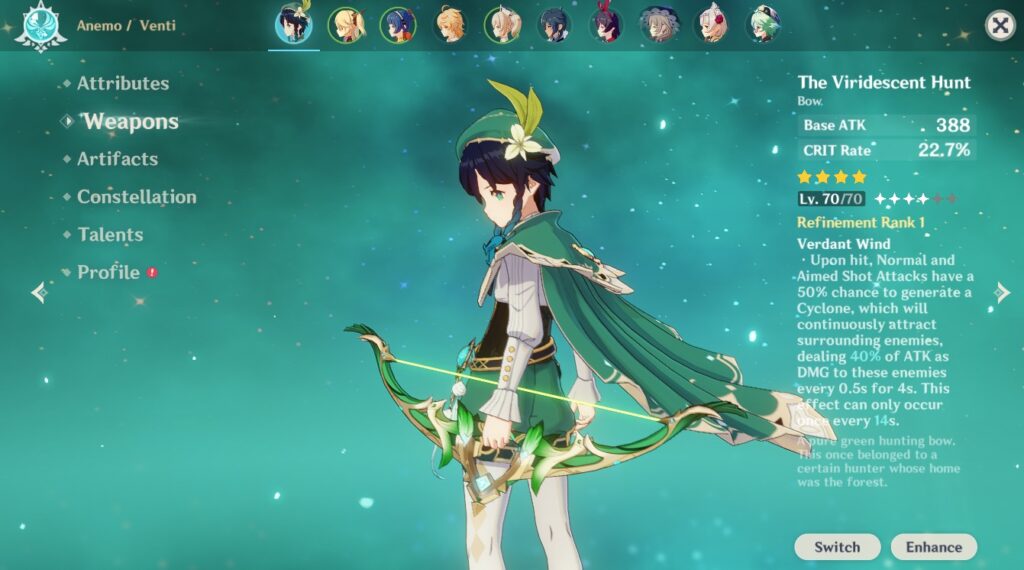The image size is (1024, 570).
Task: Select Kaeya's dark blue-haired portrait
Action: (x=554, y=25)
